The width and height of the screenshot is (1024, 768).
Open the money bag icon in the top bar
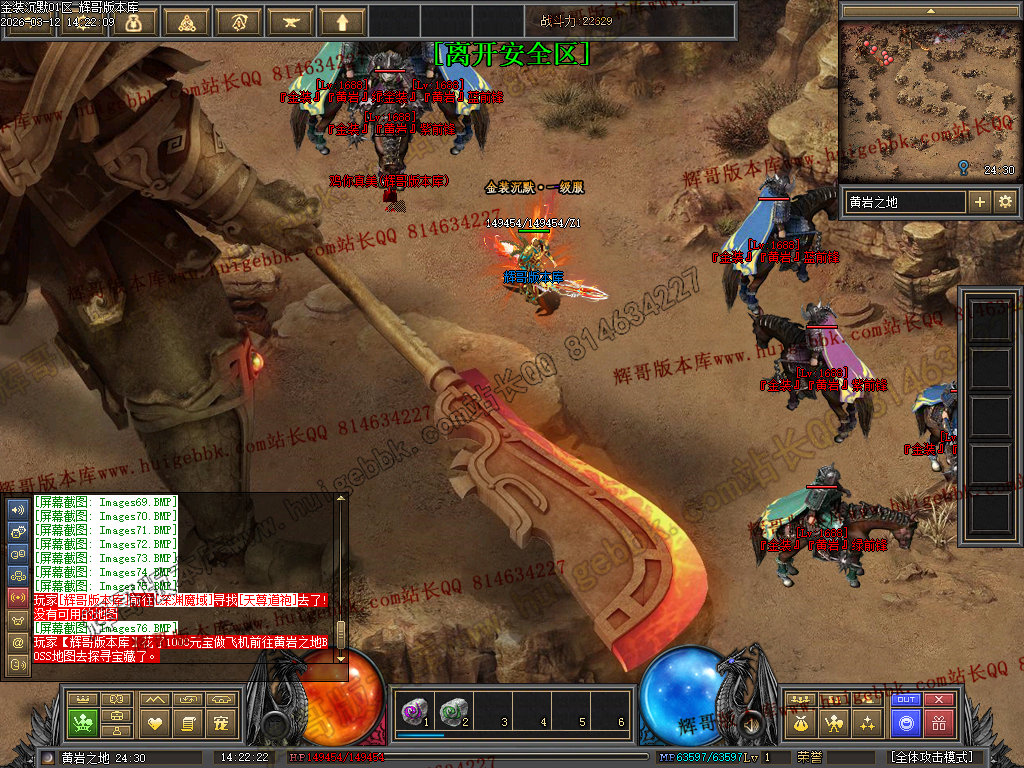point(134,22)
